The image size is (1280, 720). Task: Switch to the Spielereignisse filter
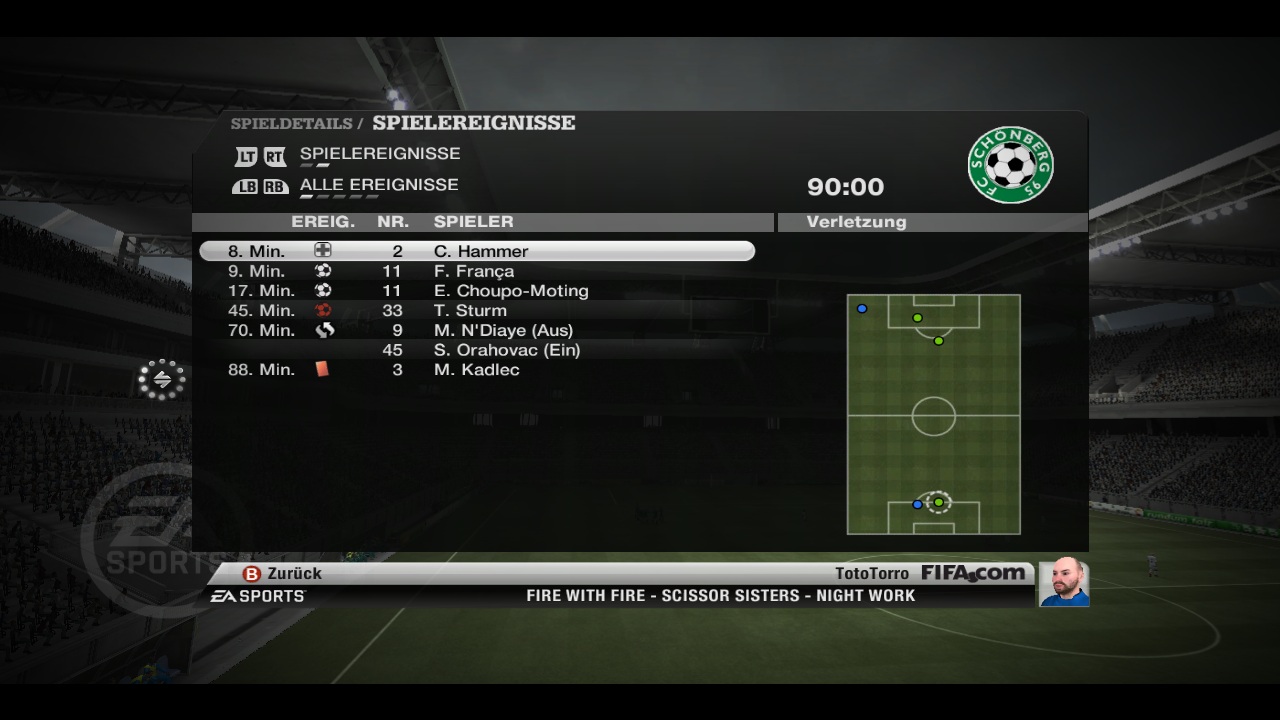tap(379, 154)
